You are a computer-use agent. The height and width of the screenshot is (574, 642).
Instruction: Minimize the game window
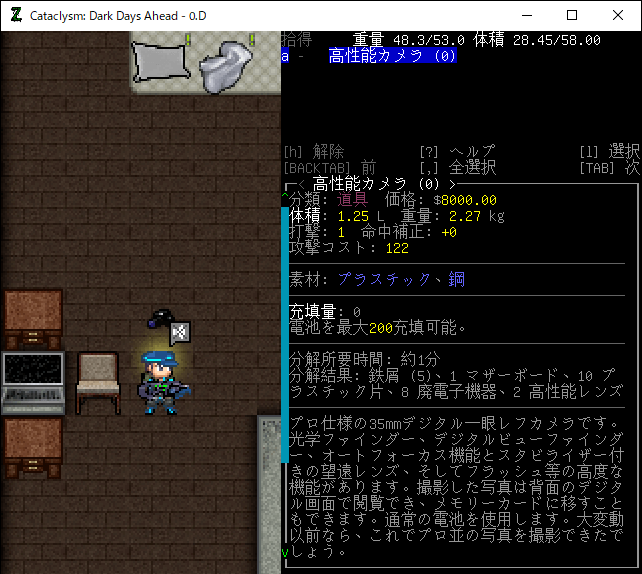point(526,15)
